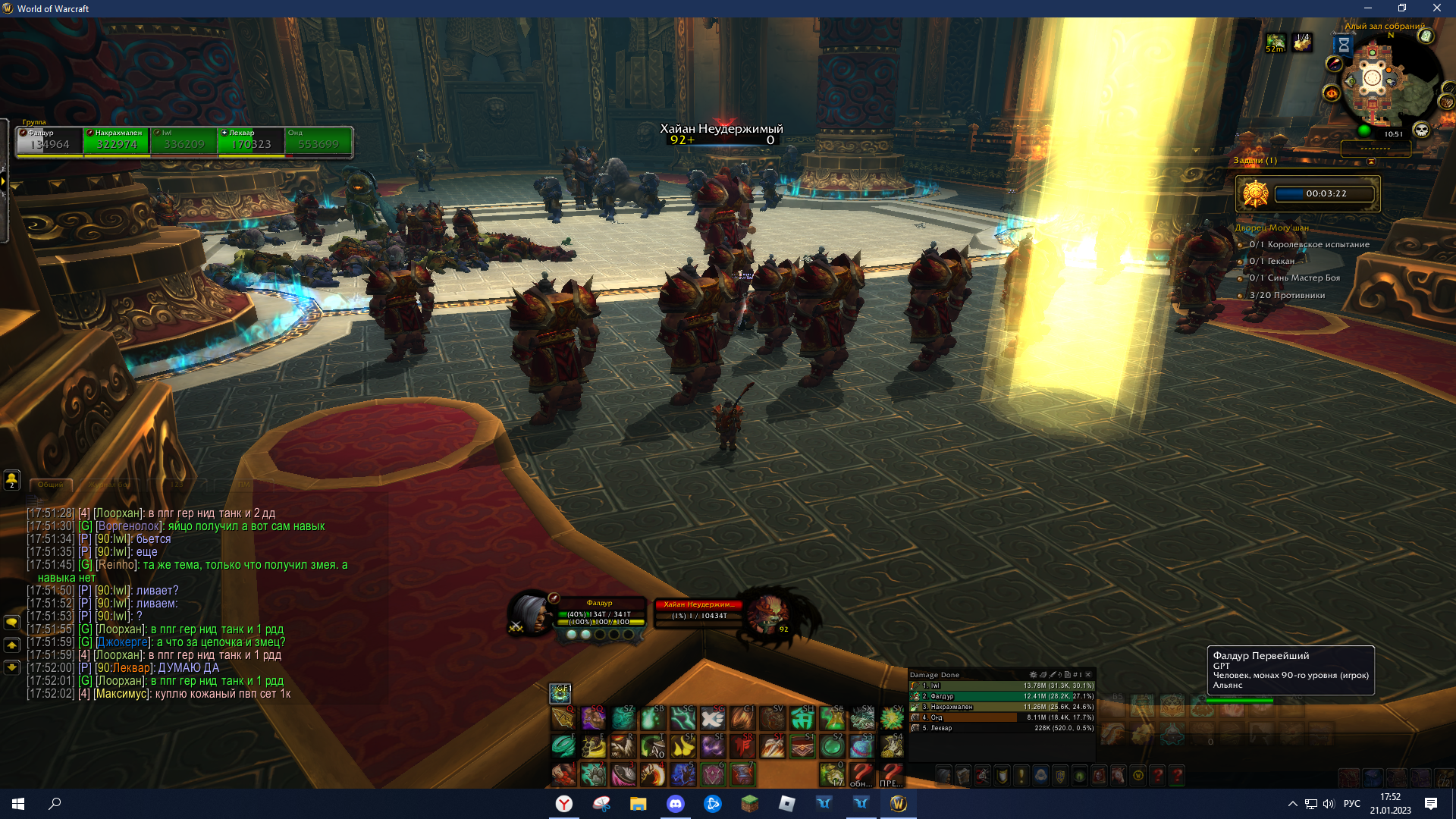
Task: Close the Damage Done meter window
Action: coord(1088,674)
